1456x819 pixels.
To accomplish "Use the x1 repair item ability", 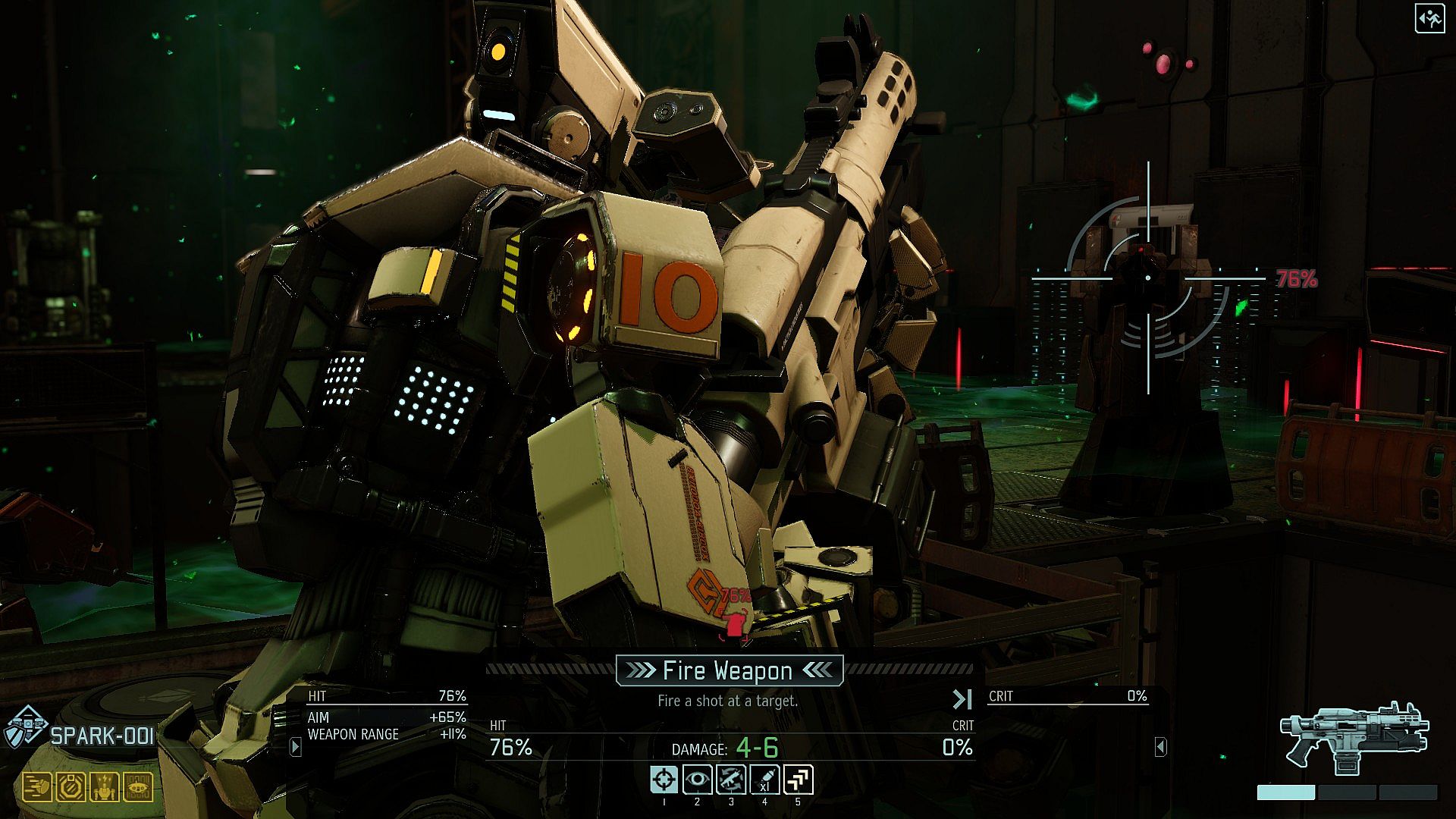I will click(x=764, y=780).
